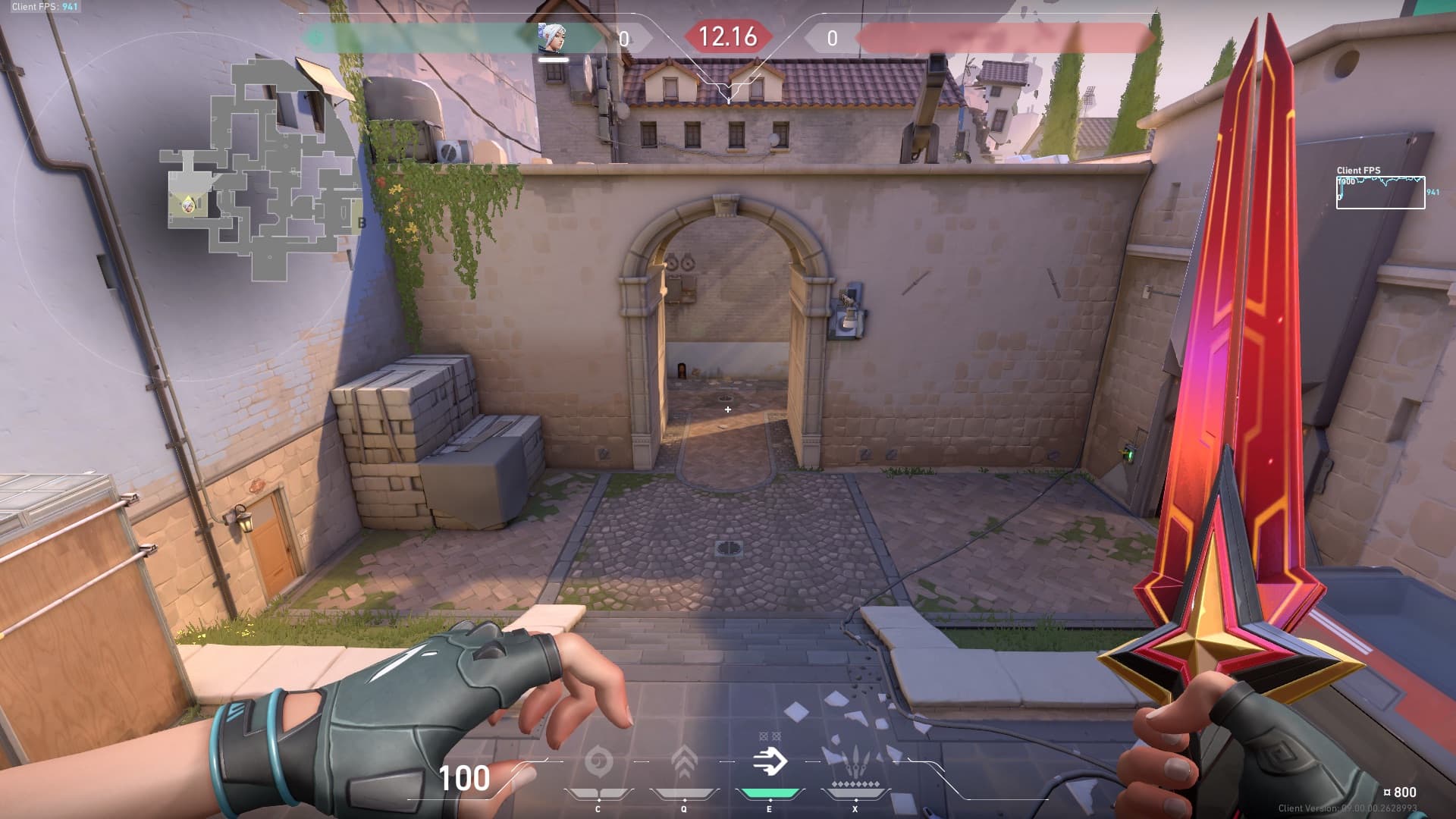Trigger the Tailwind dash arrow ability
The width and height of the screenshot is (1456, 819).
point(769,761)
